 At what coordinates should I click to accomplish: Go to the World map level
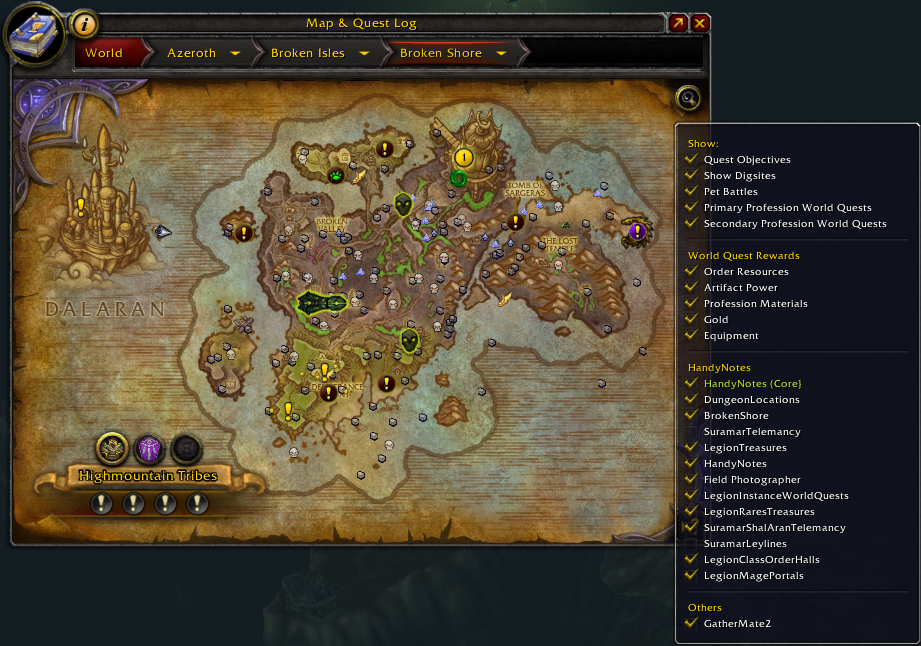pos(104,53)
